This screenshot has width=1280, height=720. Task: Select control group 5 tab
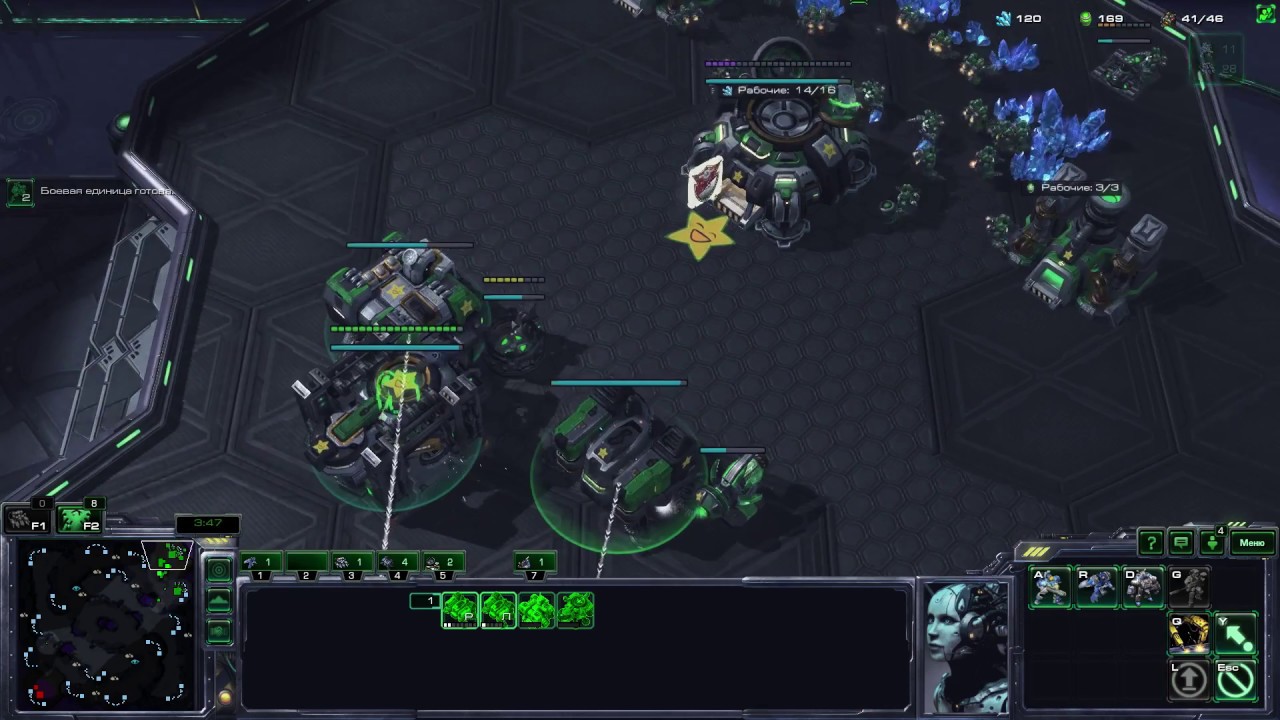(442, 563)
